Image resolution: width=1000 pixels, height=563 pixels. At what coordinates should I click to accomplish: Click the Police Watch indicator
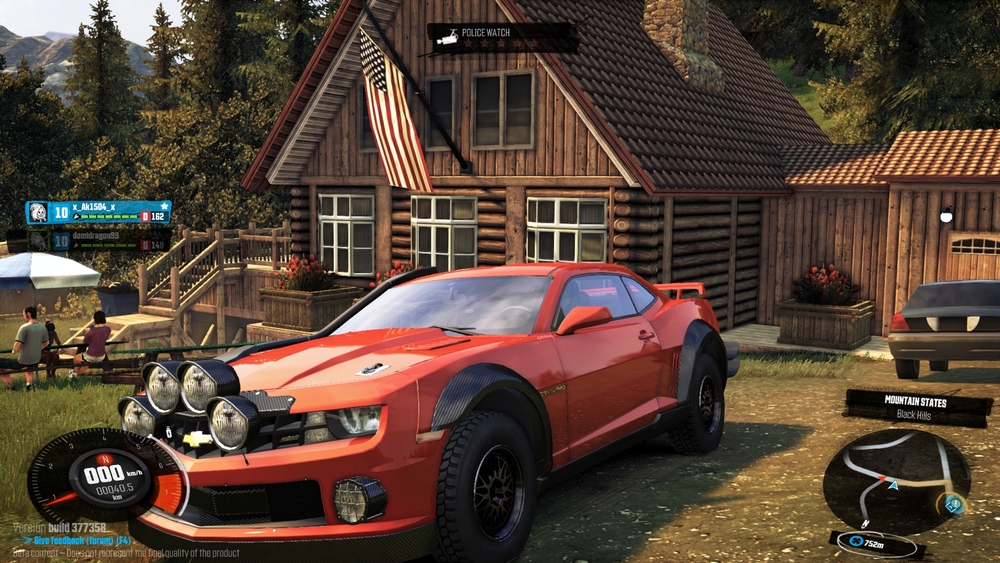click(502, 37)
